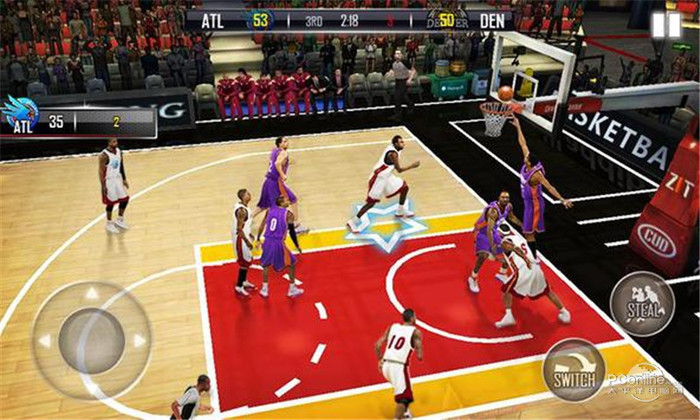Viewport: 700px width, 420px height.
Task: Pause the game with the pause button
Action: [666, 25]
